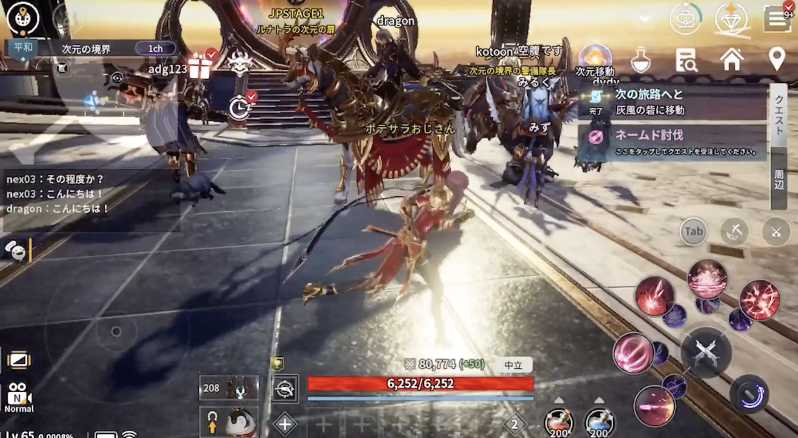Open the red gift box icon
The height and width of the screenshot is (438, 798).
204,65
